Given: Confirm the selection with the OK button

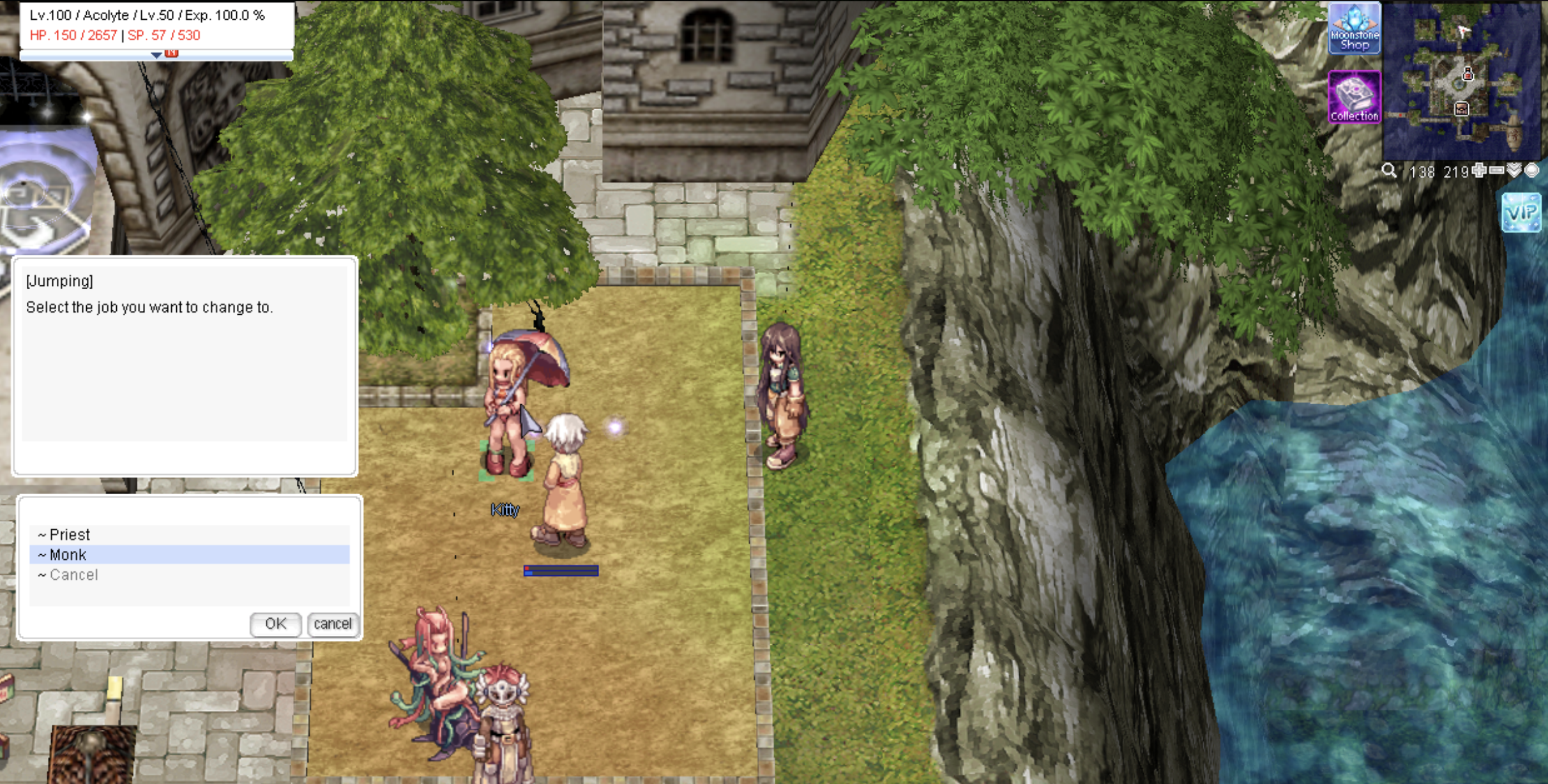Looking at the screenshot, I should click(275, 624).
